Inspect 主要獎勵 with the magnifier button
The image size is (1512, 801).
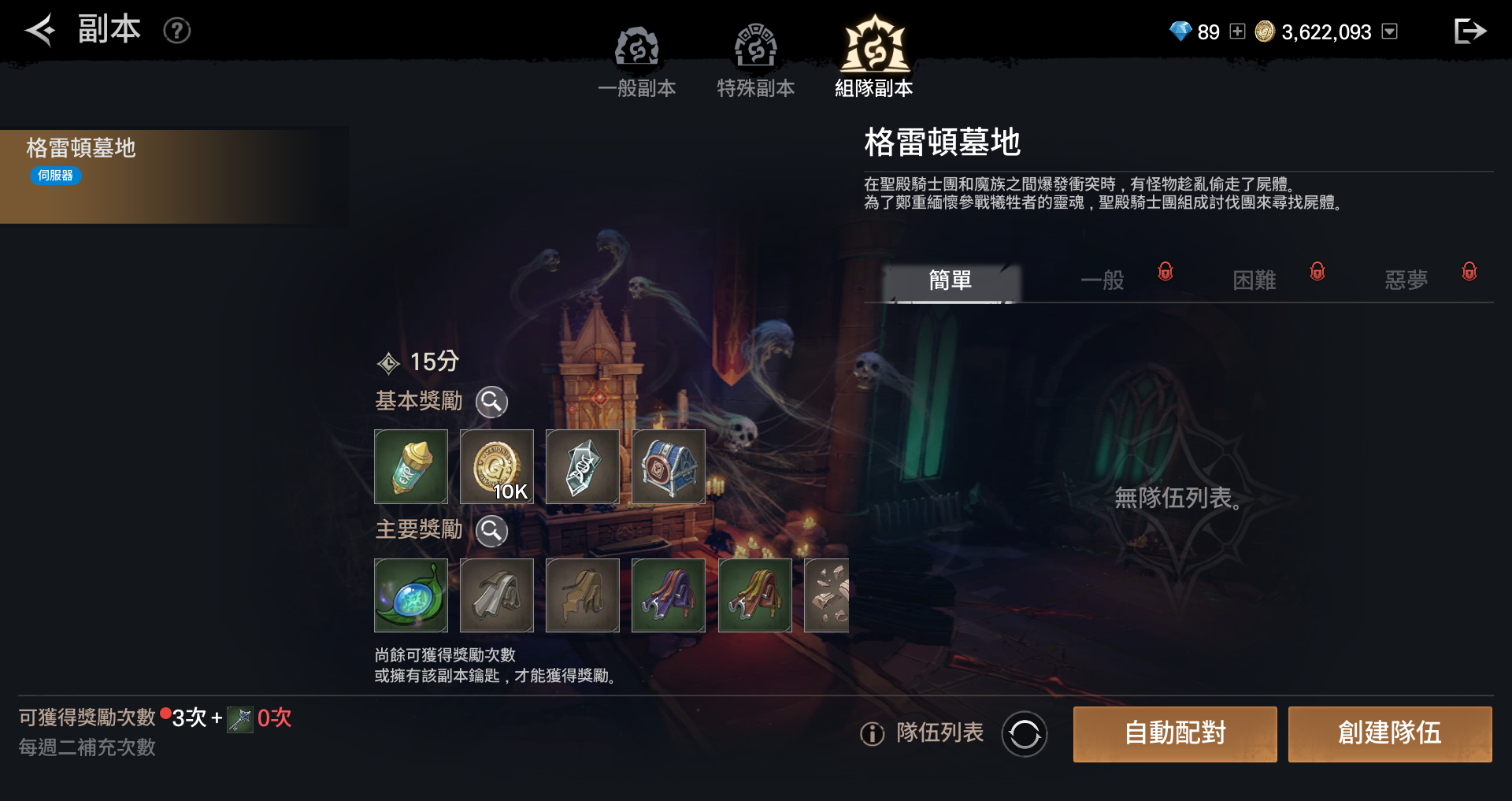(491, 531)
